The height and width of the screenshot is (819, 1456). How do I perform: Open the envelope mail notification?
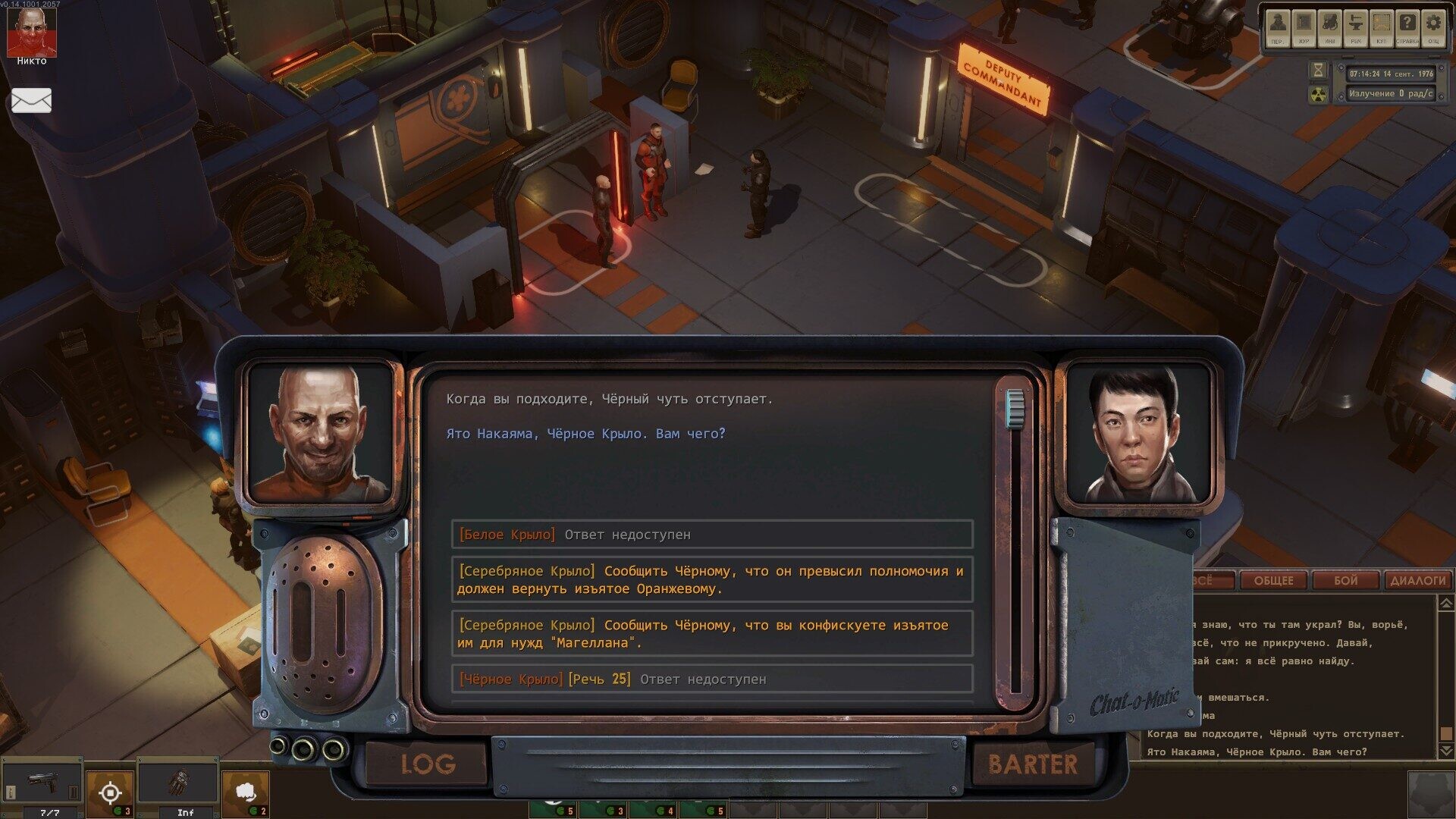[x=31, y=100]
